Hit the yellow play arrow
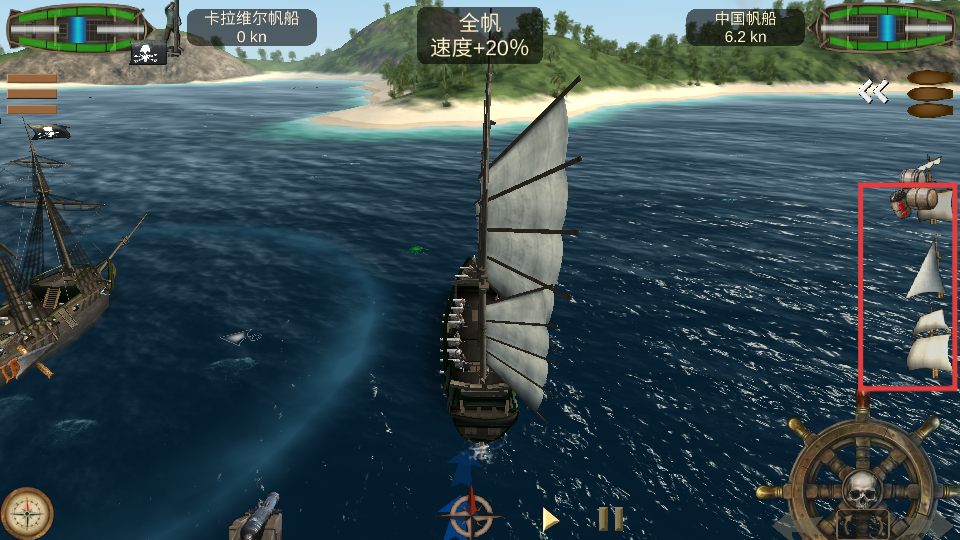Image resolution: width=960 pixels, height=540 pixels. [x=550, y=519]
